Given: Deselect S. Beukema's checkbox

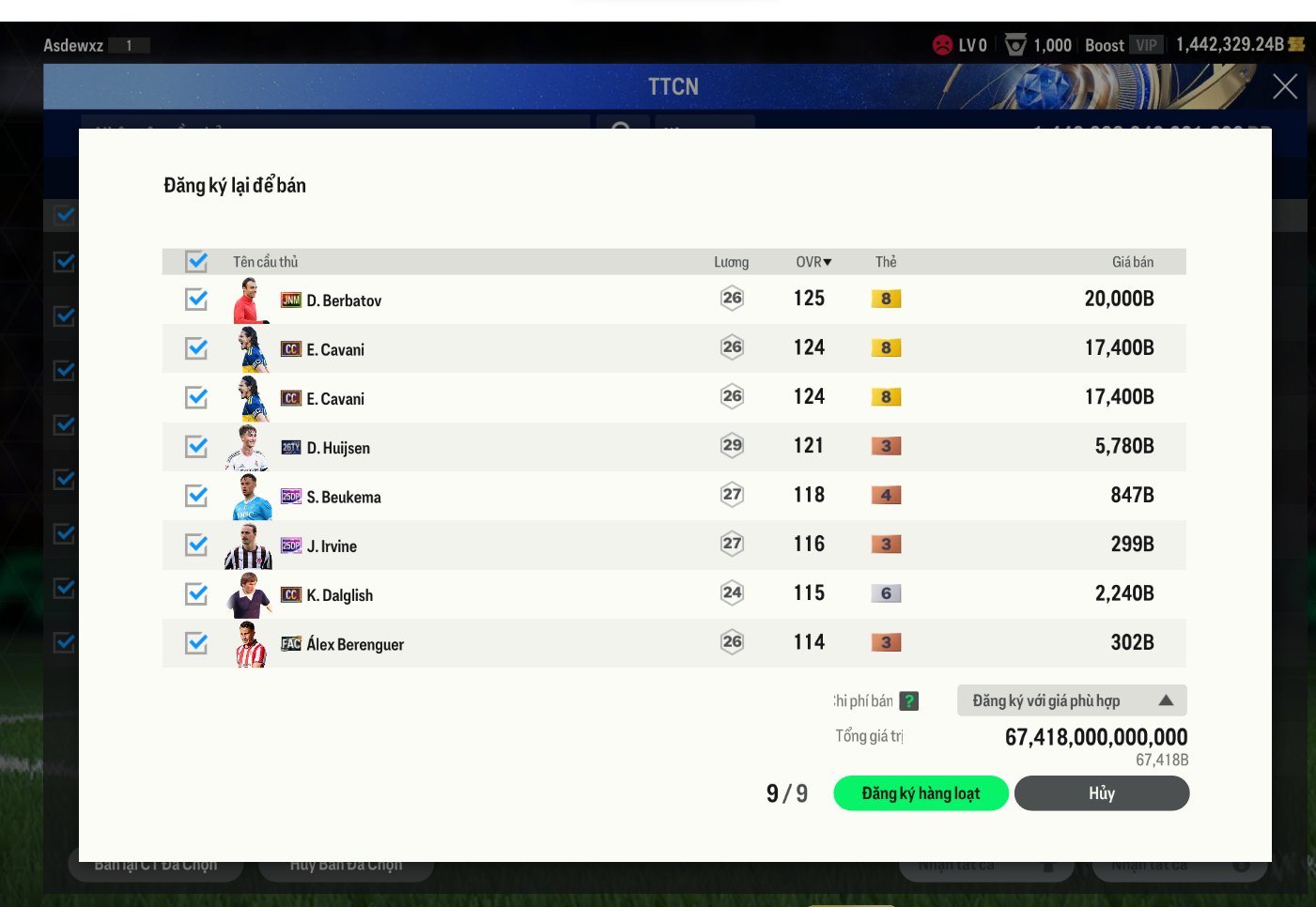Looking at the screenshot, I should 196,496.
